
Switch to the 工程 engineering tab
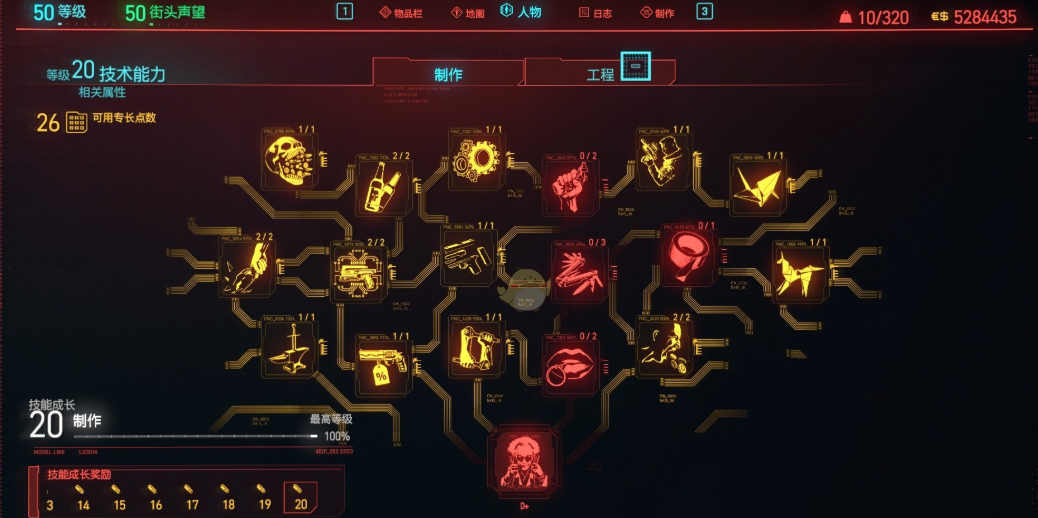click(600, 74)
